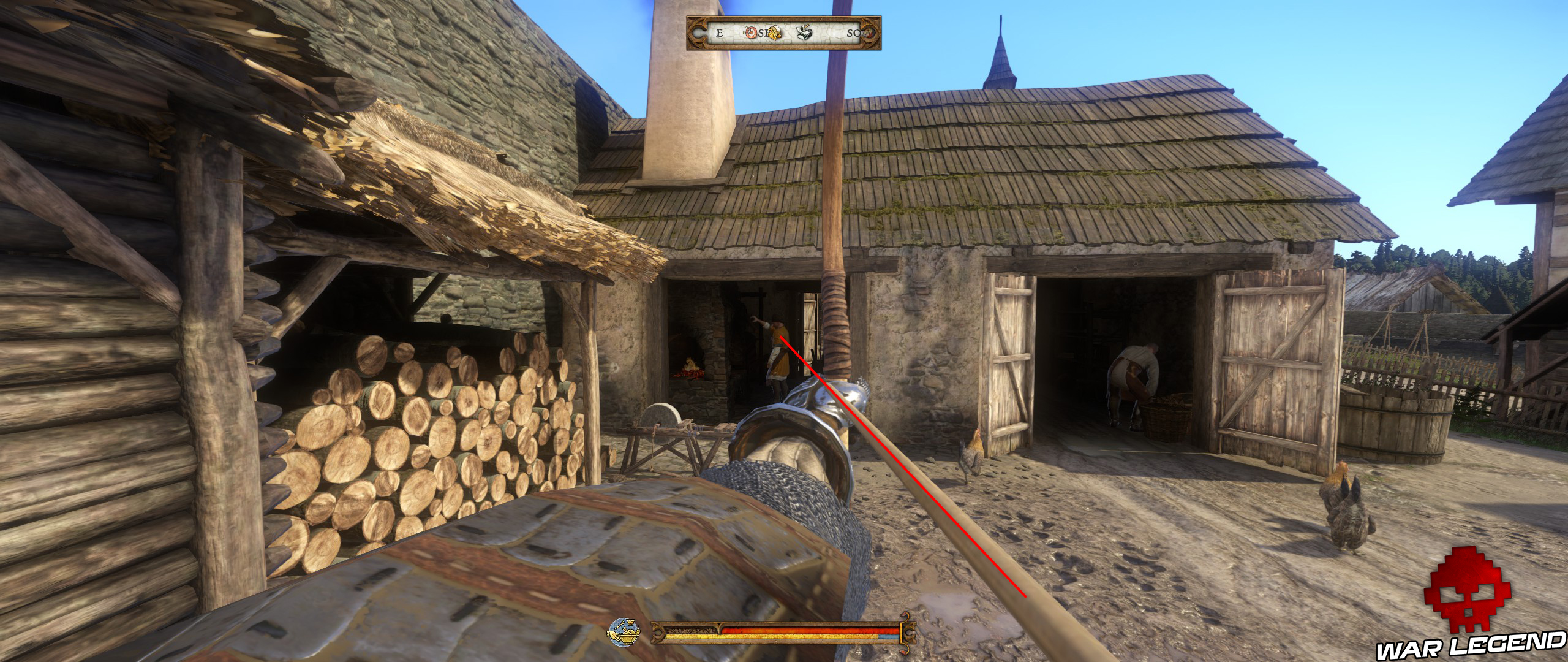Select the blacksmith anvil icon on the compass
The height and width of the screenshot is (662, 1568).
pos(804,32)
